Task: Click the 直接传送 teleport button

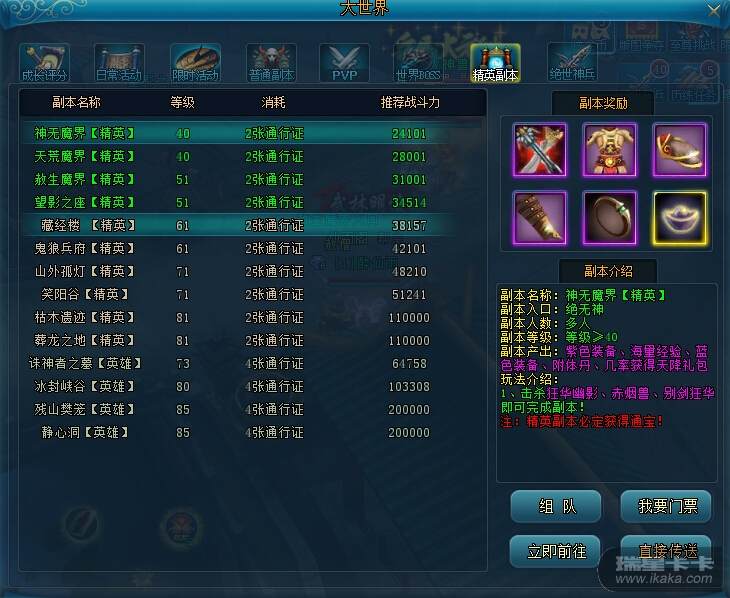Action: click(x=667, y=551)
